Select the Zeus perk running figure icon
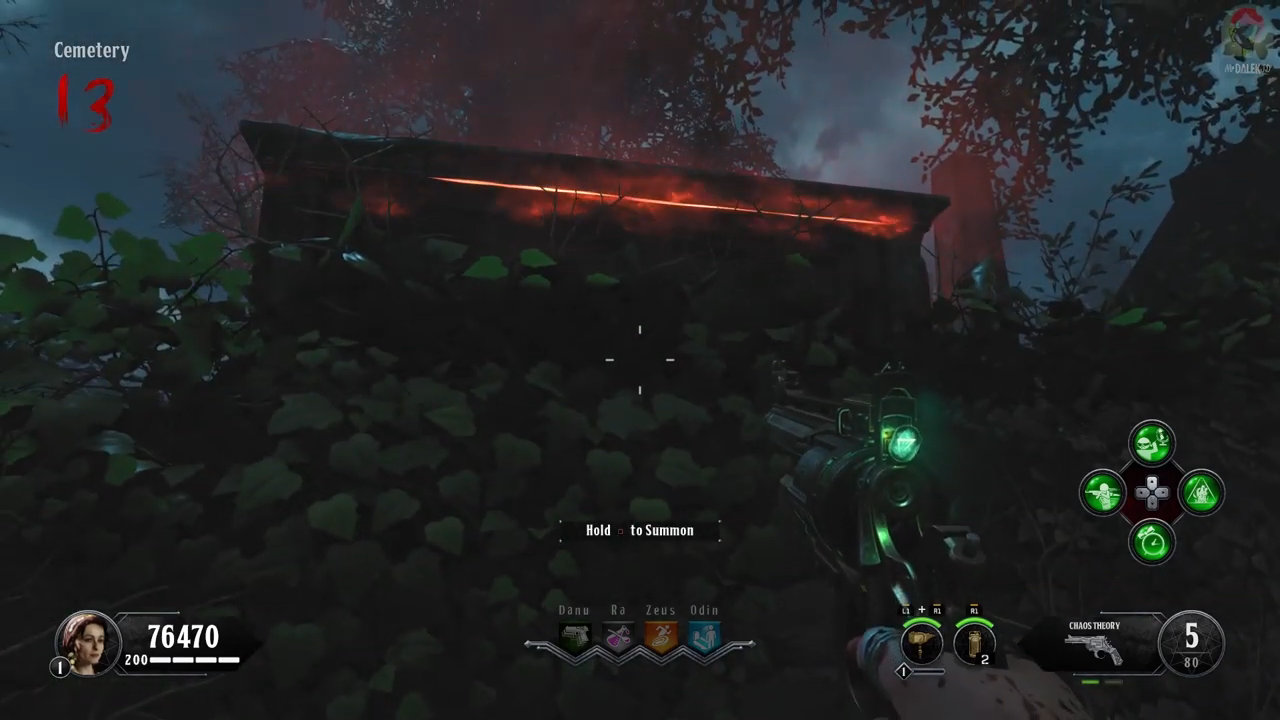Image resolution: width=1280 pixels, height=720 pixels. (661, 637)
